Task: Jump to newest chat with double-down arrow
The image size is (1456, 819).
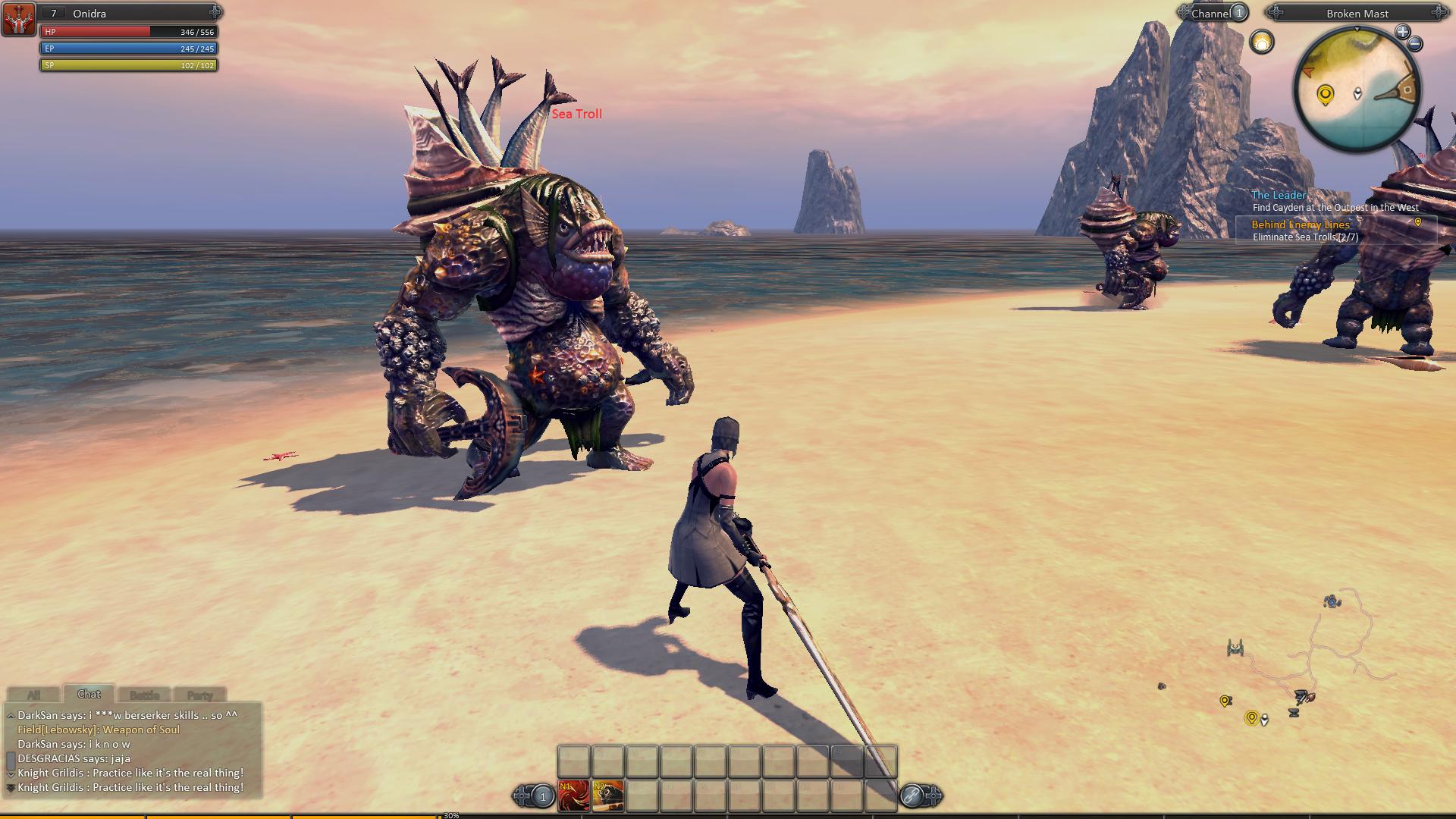Action: (x=11, y=788)
